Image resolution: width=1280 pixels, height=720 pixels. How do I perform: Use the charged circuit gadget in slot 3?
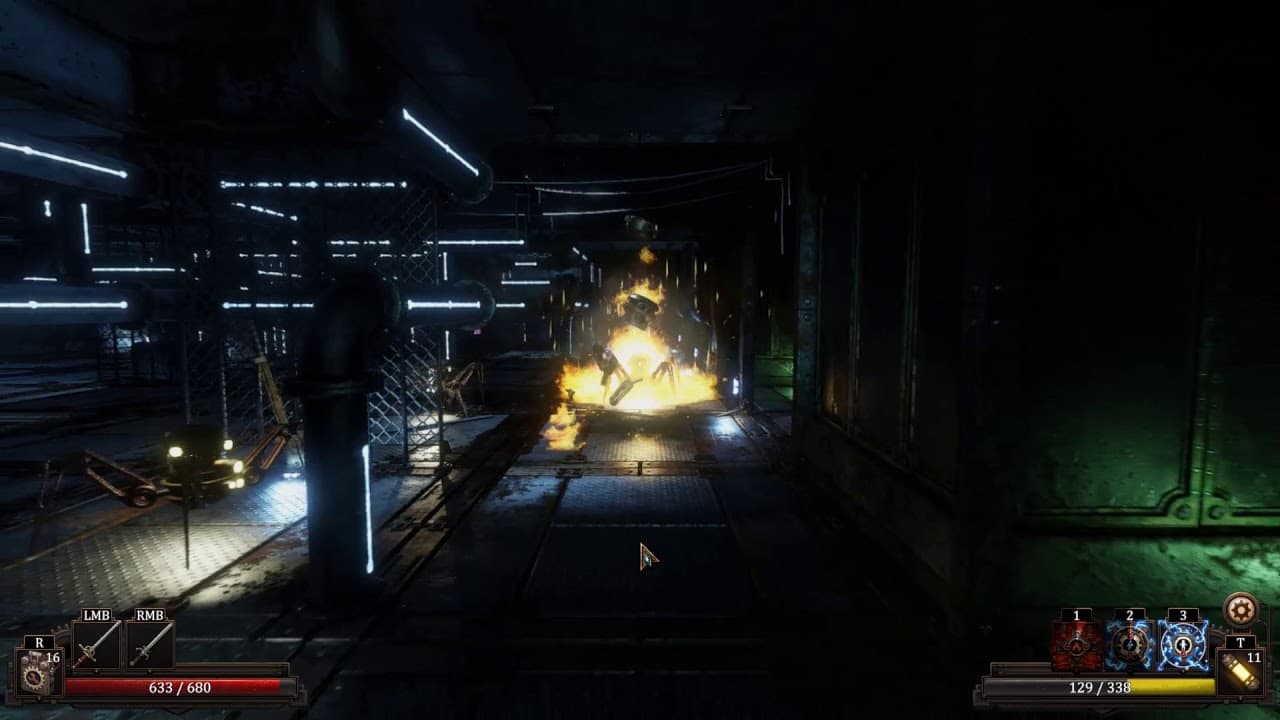[1184, 646]
